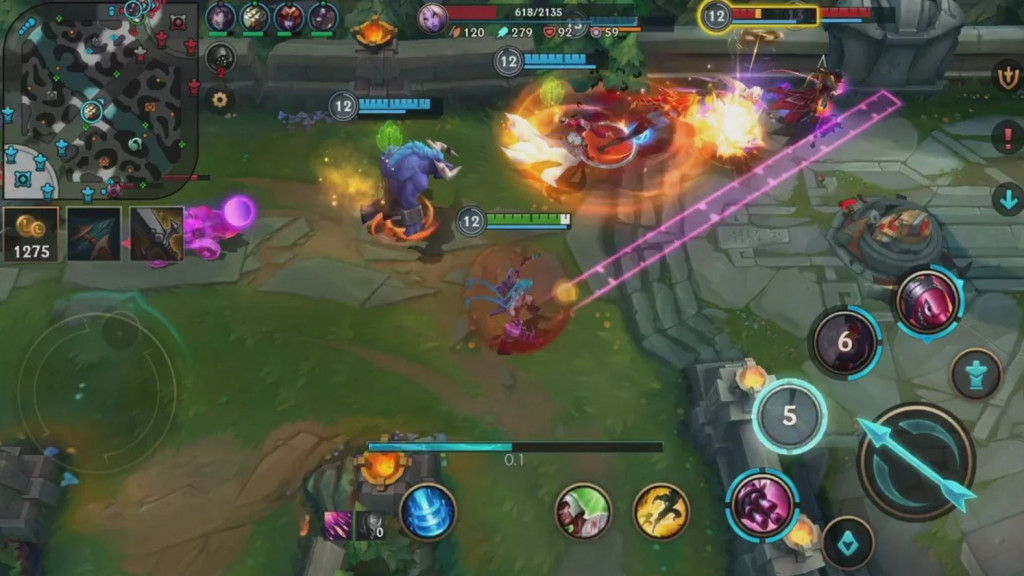This screenshot has width=1024, height=576.
Task: Buy the recommended long sword item
Action: point(156,234)
